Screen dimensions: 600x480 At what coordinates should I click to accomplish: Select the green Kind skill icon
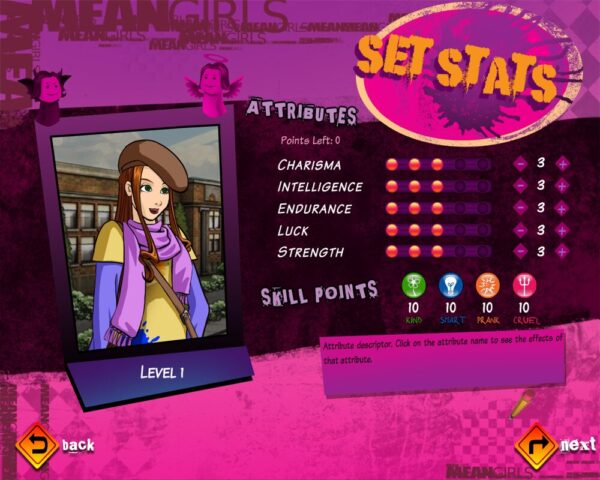(414, 285)
